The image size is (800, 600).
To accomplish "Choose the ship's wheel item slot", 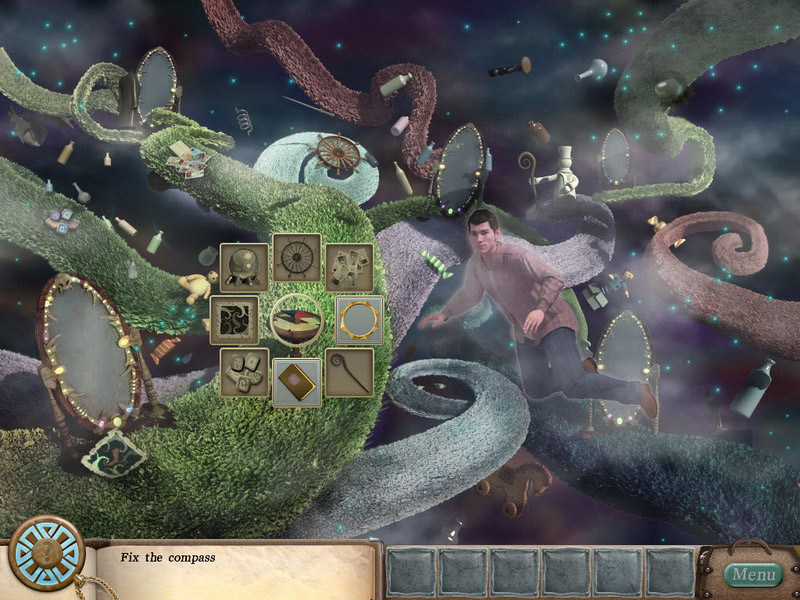I will 297,259.
